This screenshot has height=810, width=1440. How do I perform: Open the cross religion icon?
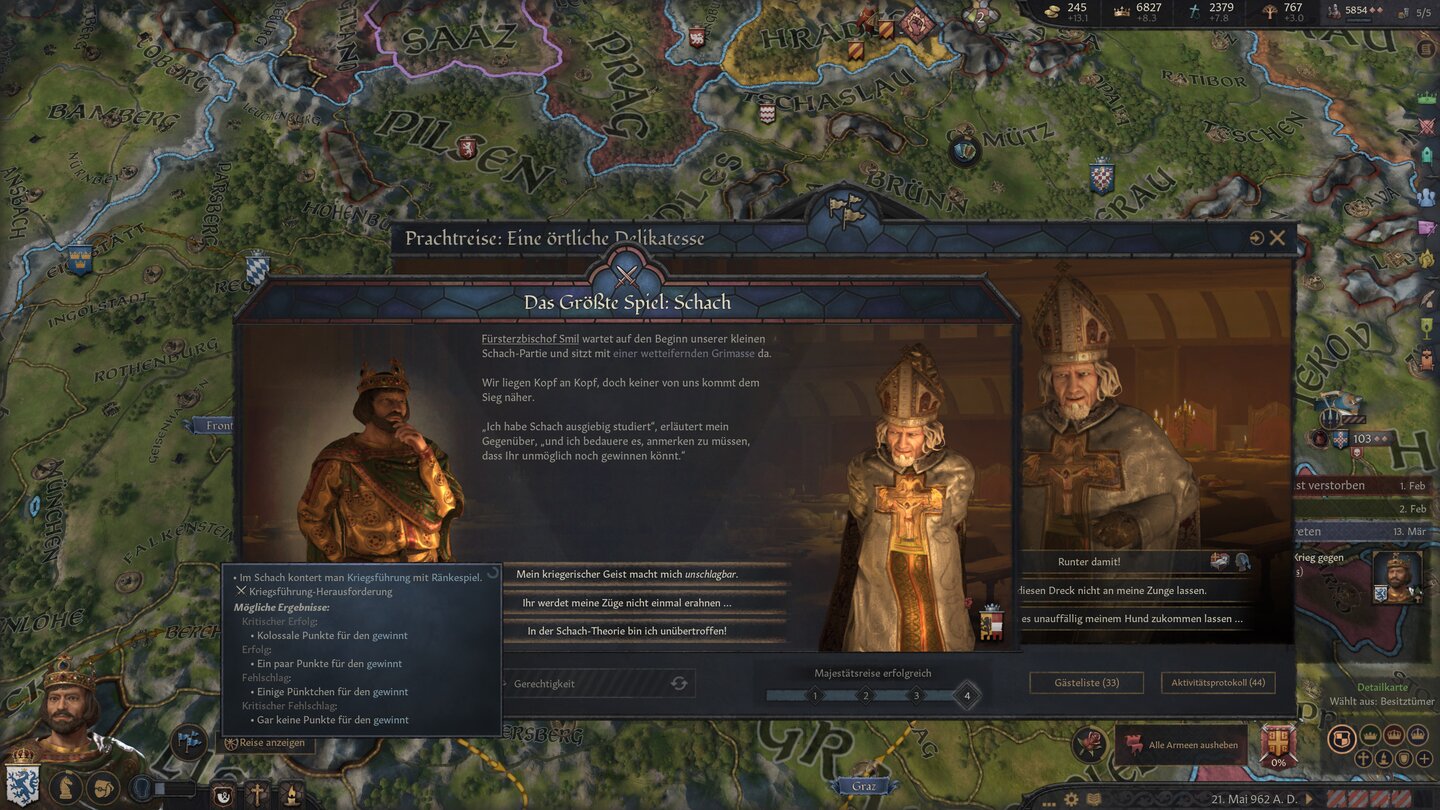(x=257, y=794)
